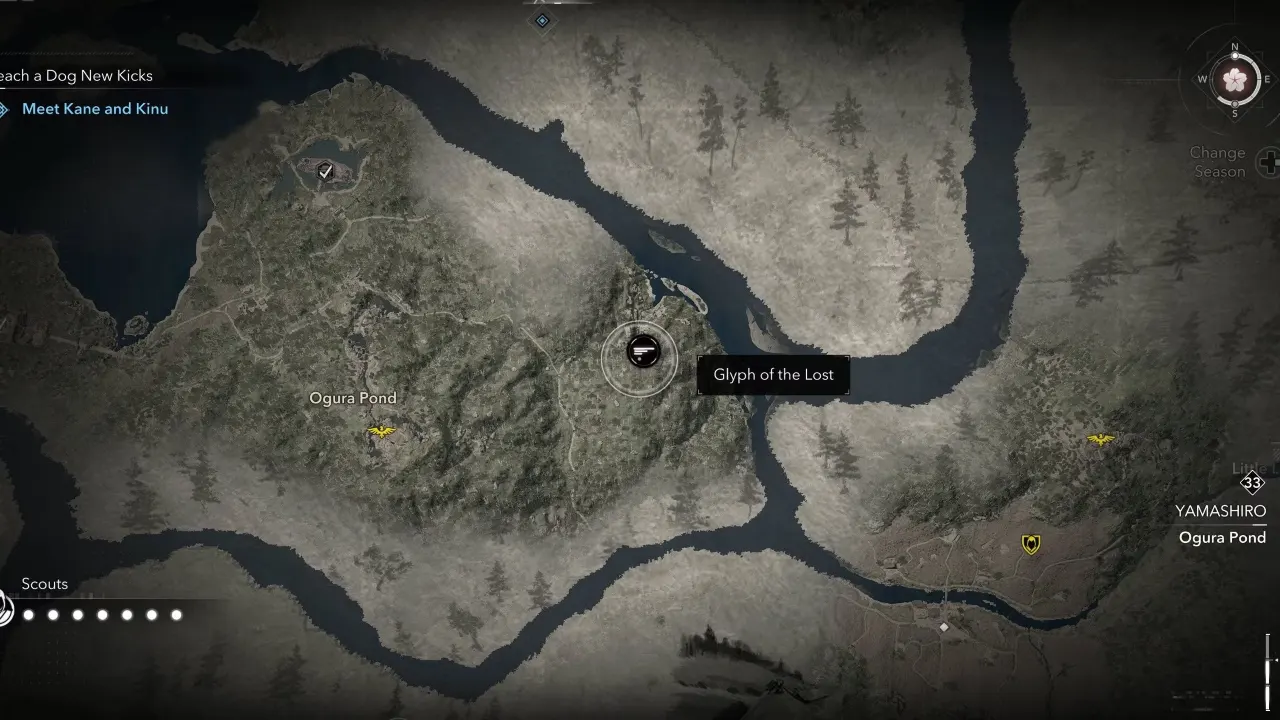The image size is (1280, 720).
Task: Click the scout emblem beside the Scouts bar
Action: click(x=6, y=606)
